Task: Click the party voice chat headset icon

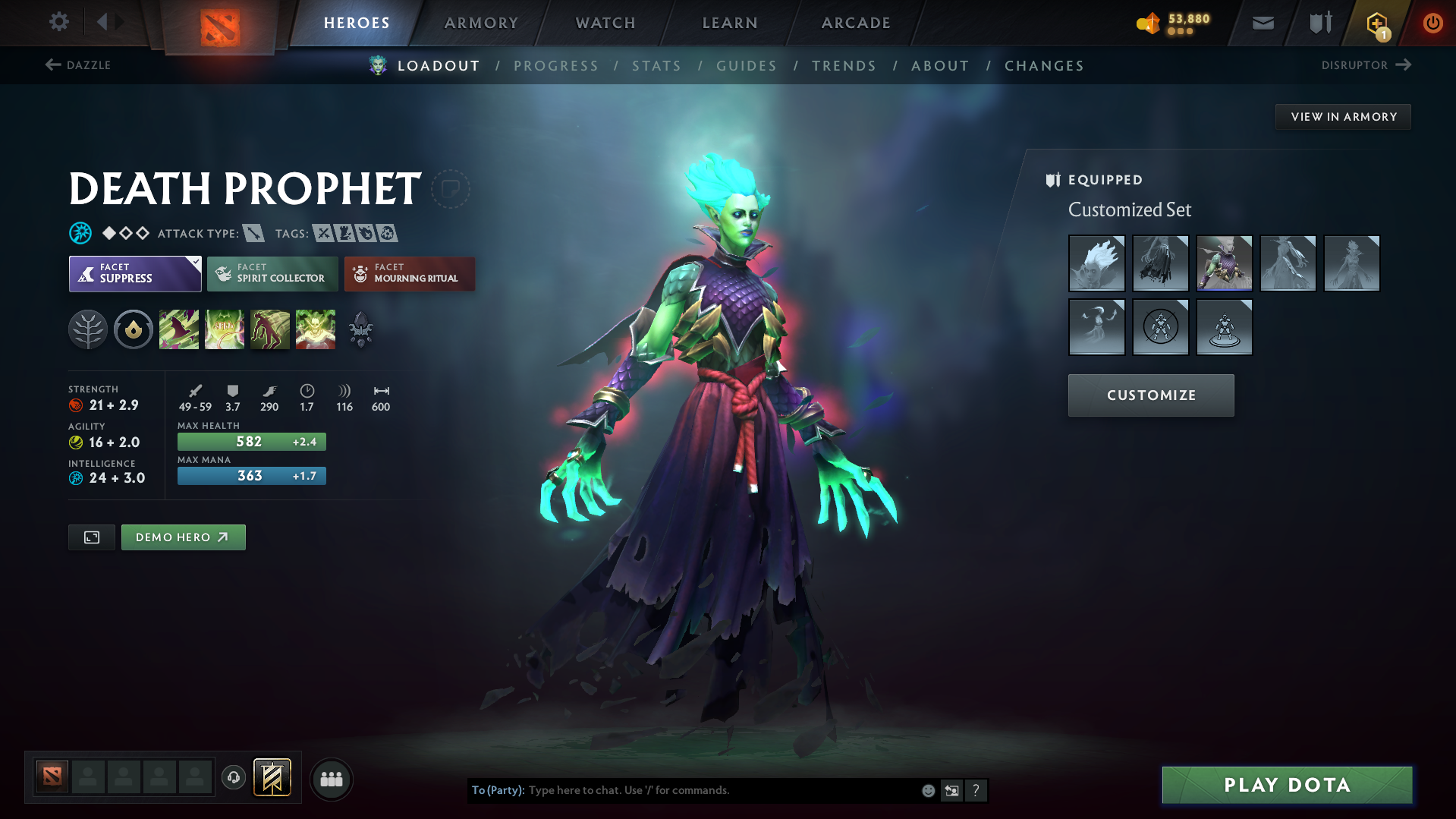Action: (x=233, y=777)
